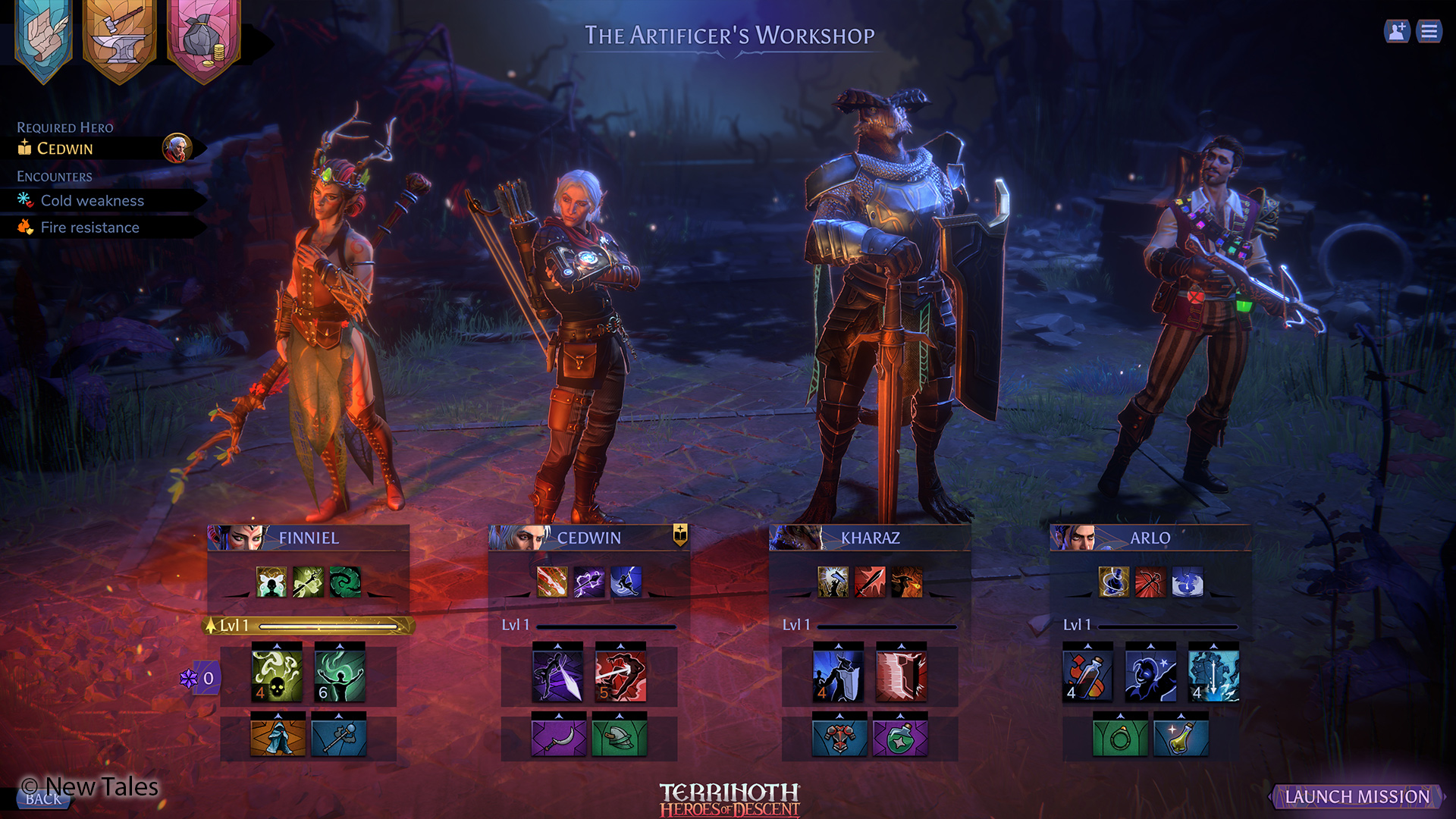Viewport: 1456px width, 819px height.
Task: Inspect Kharaz's blue shield guard skill
Action: click(x=838, y=674)
